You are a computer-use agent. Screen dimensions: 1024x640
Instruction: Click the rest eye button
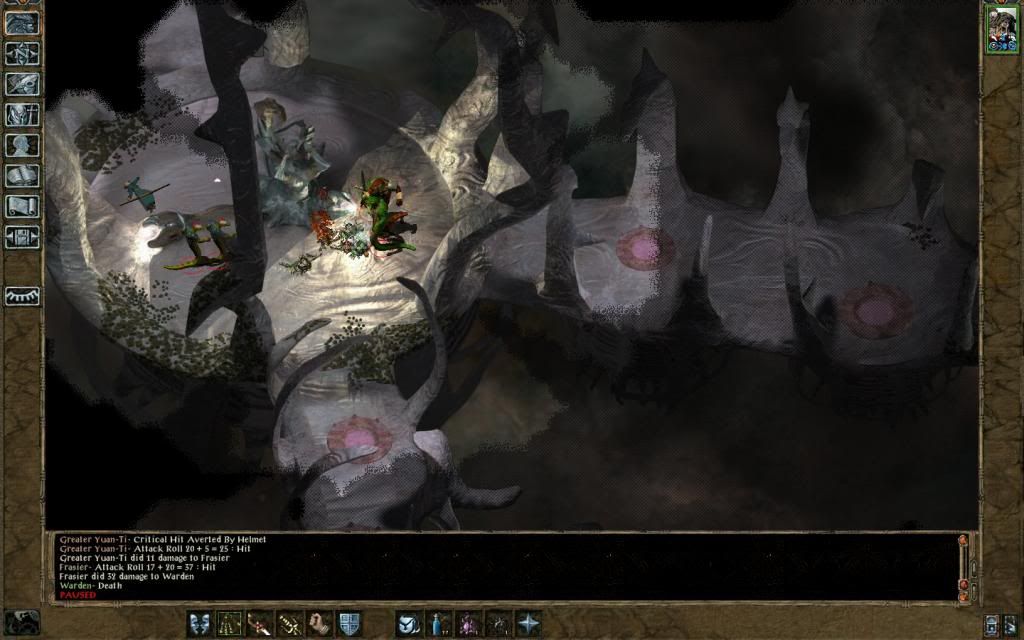tap(22, 296)
